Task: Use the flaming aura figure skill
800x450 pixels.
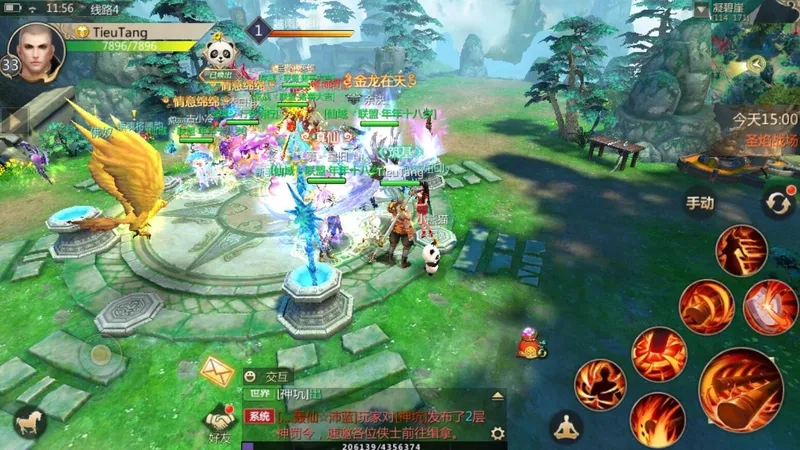Action: [600, 385]
